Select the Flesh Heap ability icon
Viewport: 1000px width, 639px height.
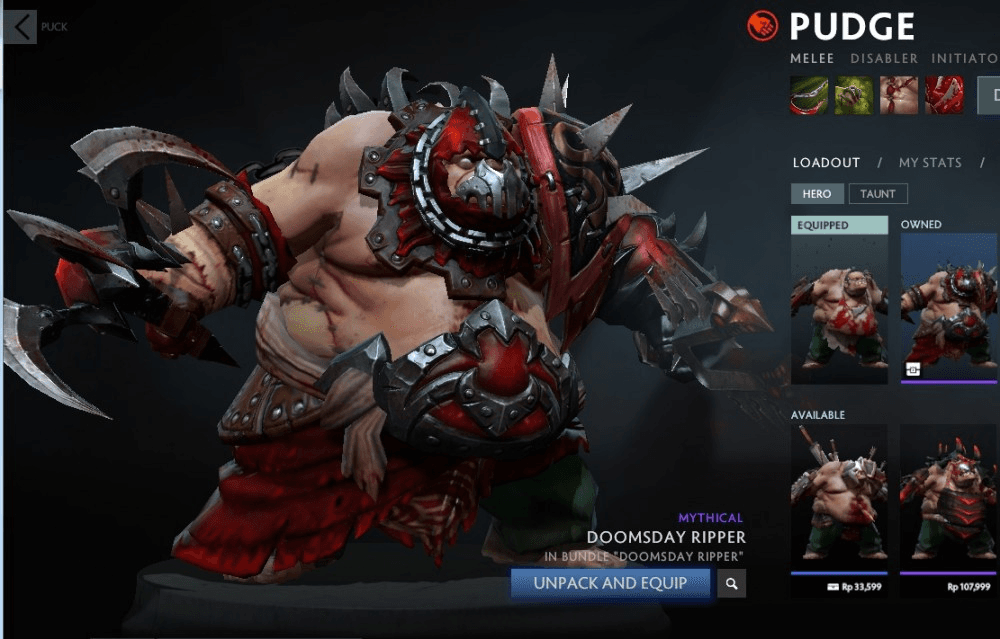click(x=898, y=95)
